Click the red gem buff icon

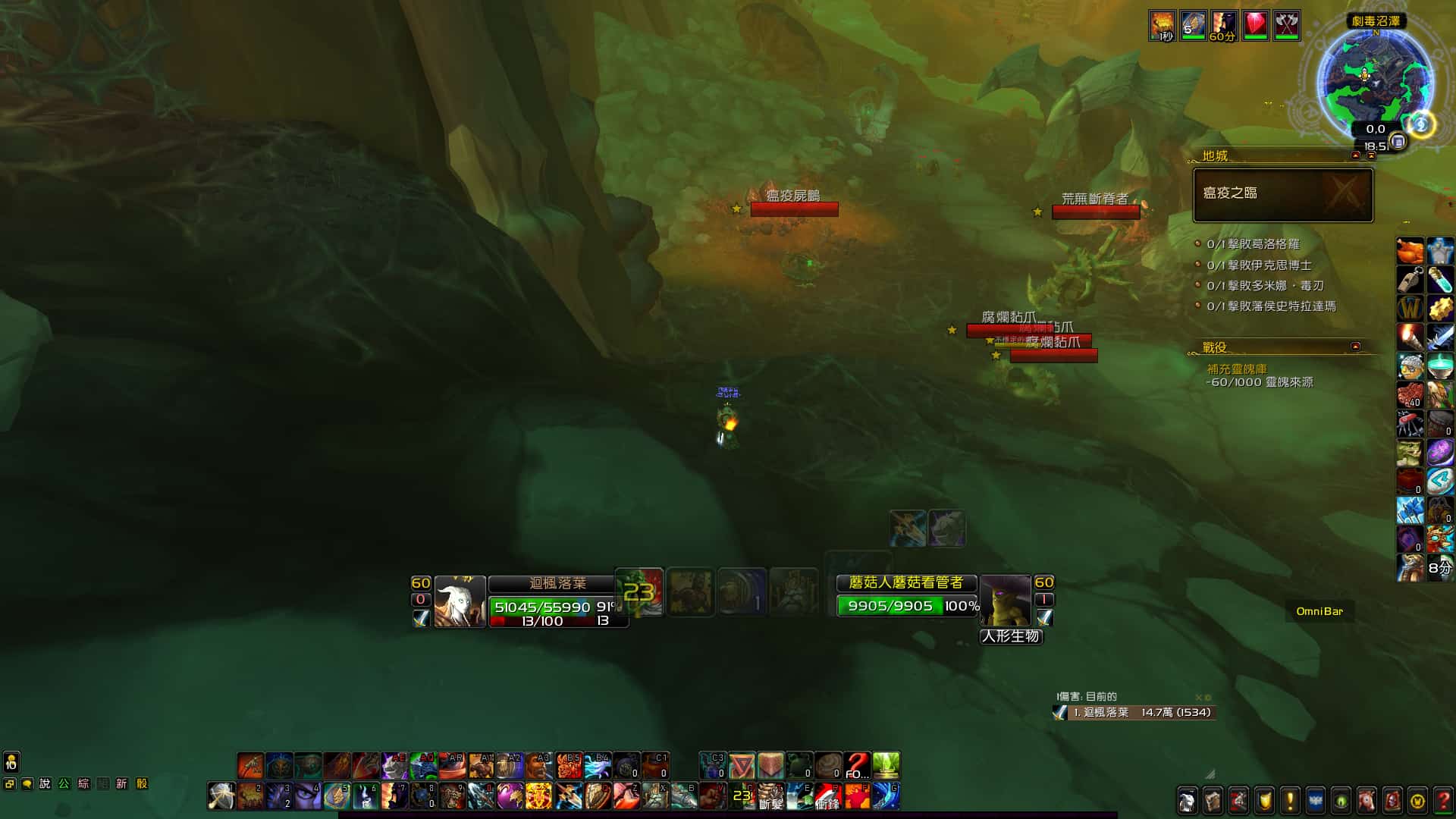[x=1255, y=25]
